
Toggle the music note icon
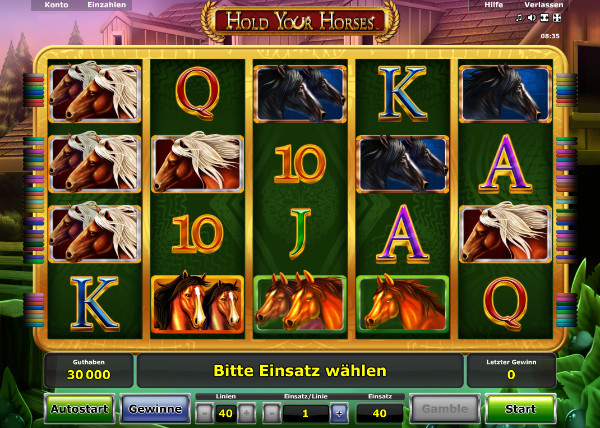click(x=519, y=18)
